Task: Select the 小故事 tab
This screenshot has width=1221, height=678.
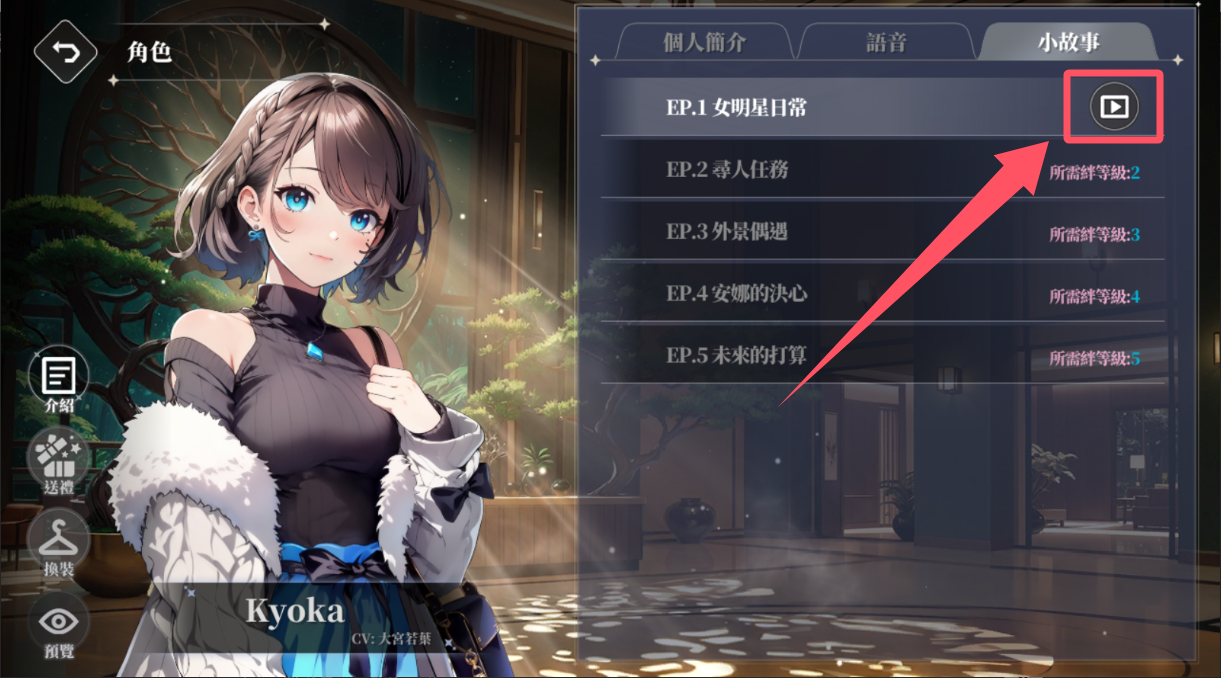Action: pyautogui.click(x=1068, y=43)
